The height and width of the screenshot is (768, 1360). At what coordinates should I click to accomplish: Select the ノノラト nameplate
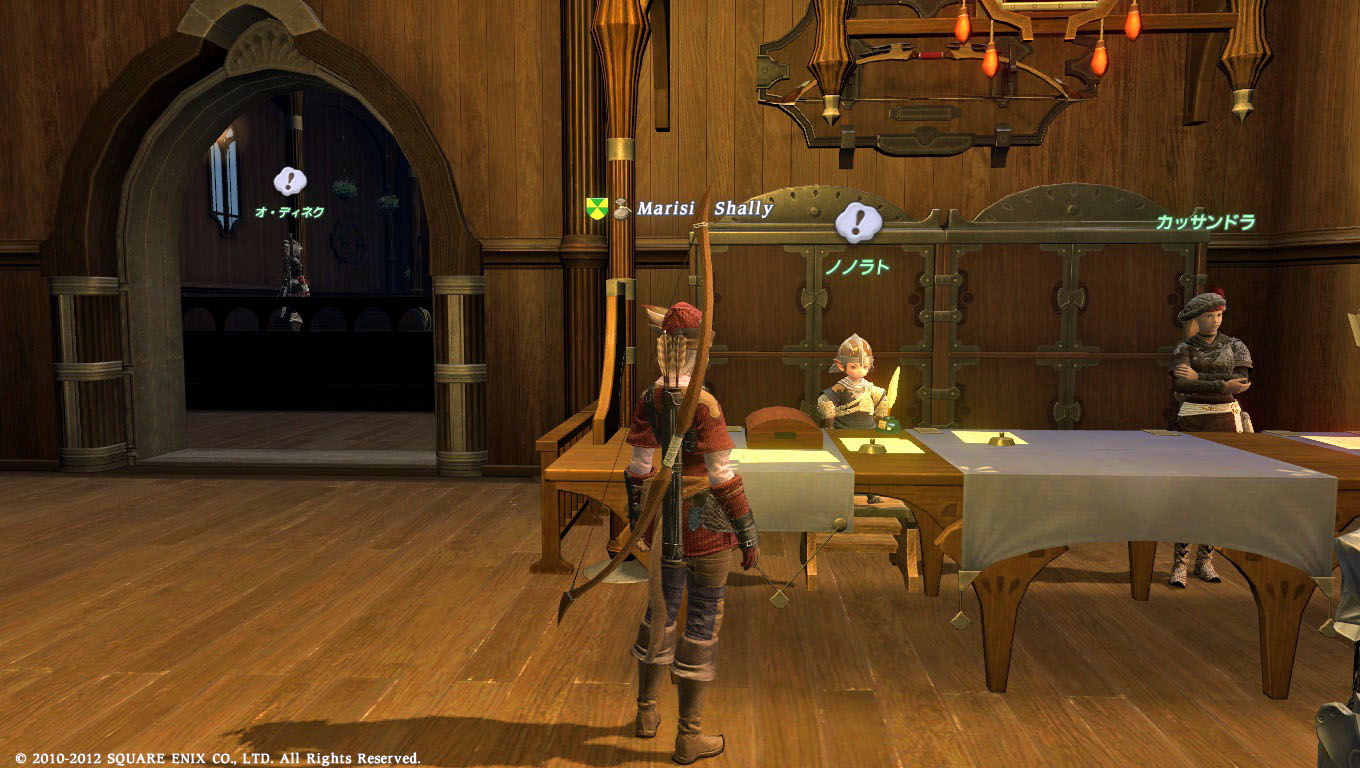[856, 268]
